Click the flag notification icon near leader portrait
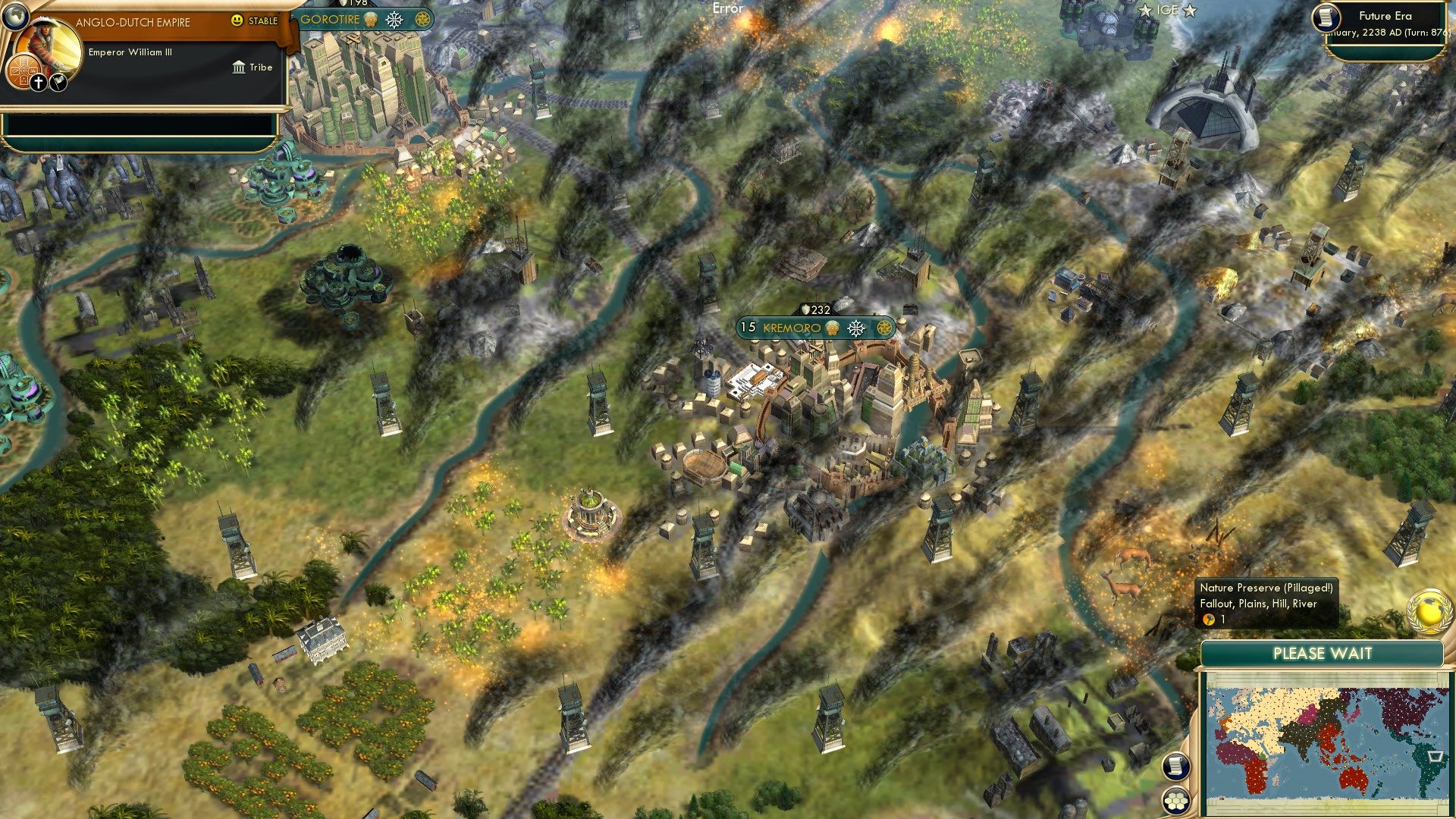Viewport: 1456px width, 819px height. tap(58, 83)
